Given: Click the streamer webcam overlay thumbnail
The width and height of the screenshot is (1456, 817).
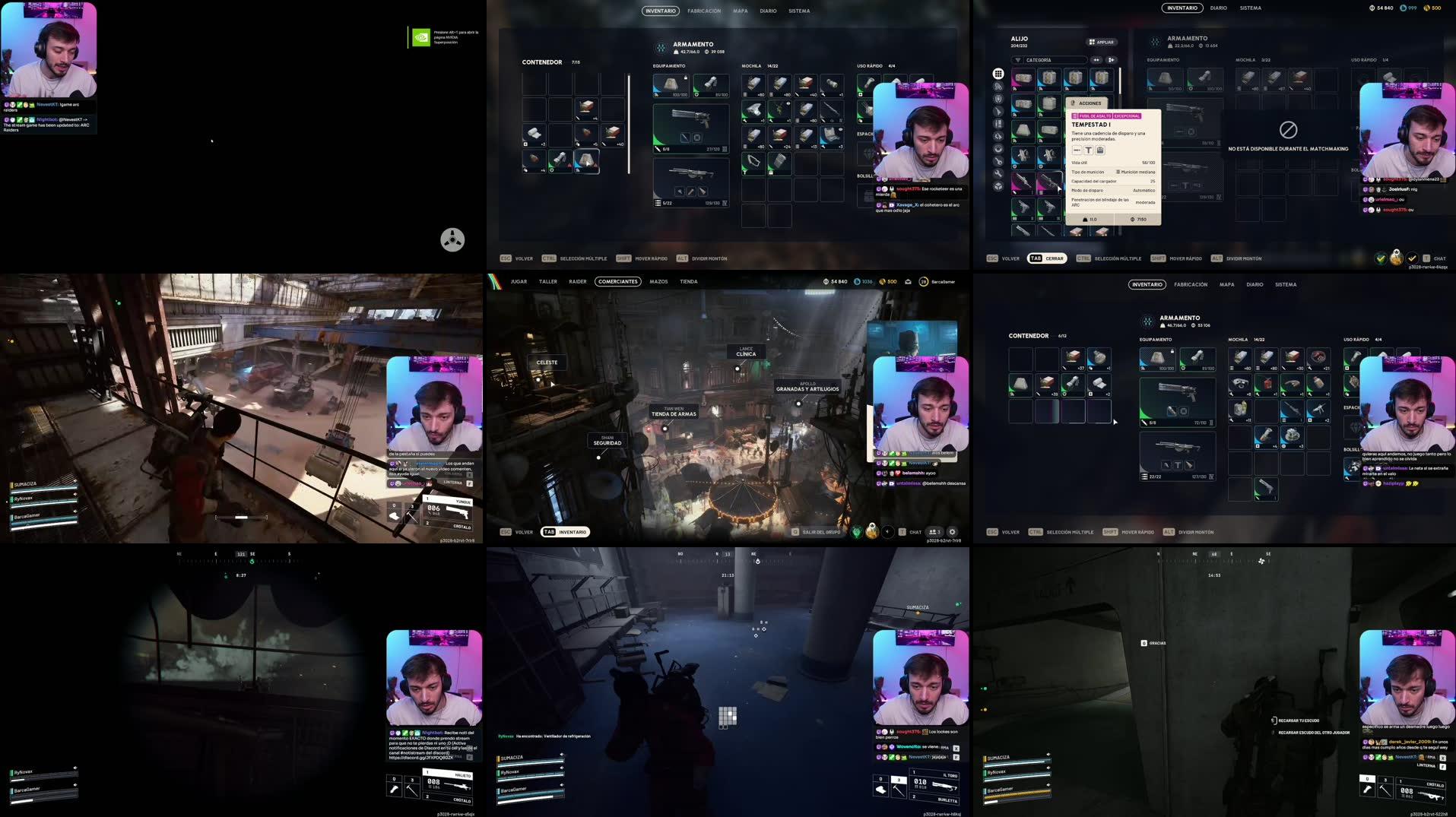Looking at the screenshot, I should click(49, 46).
